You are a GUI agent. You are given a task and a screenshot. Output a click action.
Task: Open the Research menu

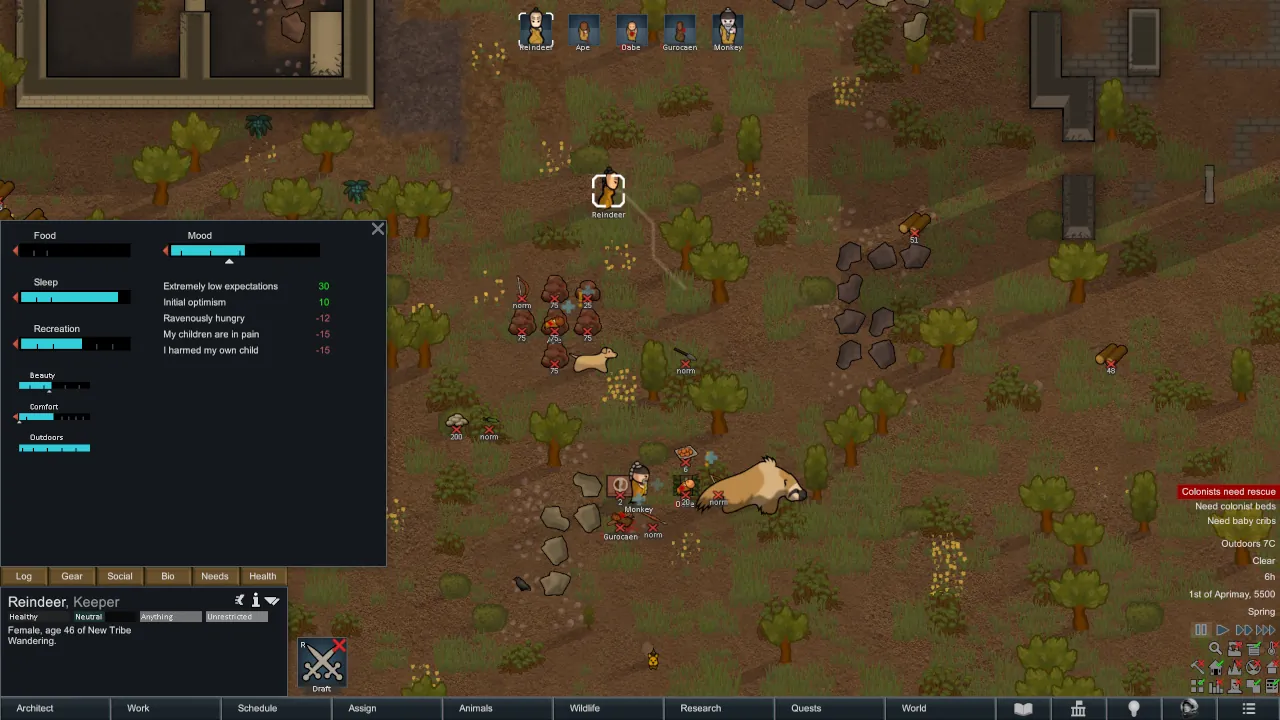700,708
